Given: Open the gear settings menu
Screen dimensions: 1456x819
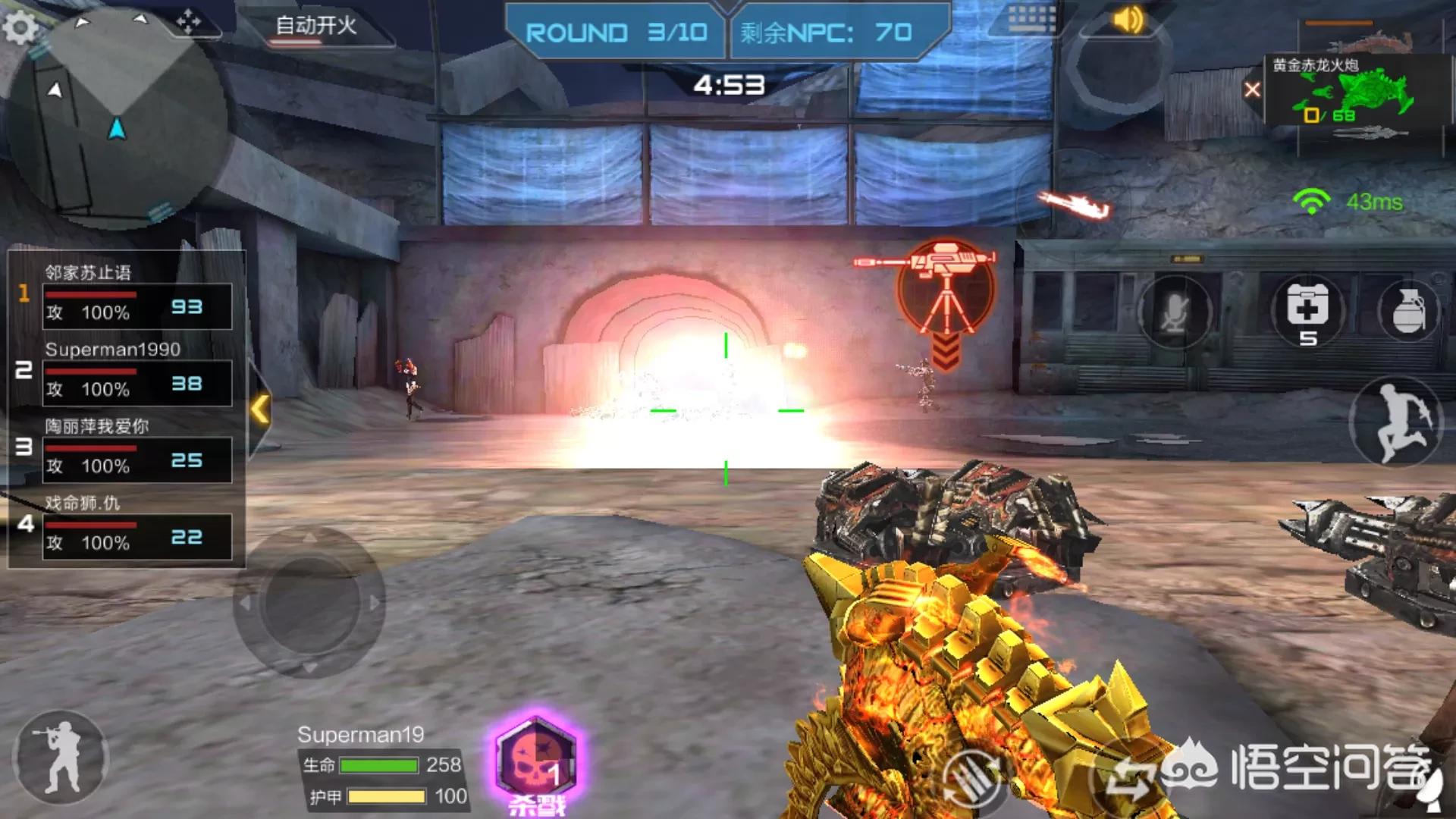Looking at the screenshot, I should 20,28.
